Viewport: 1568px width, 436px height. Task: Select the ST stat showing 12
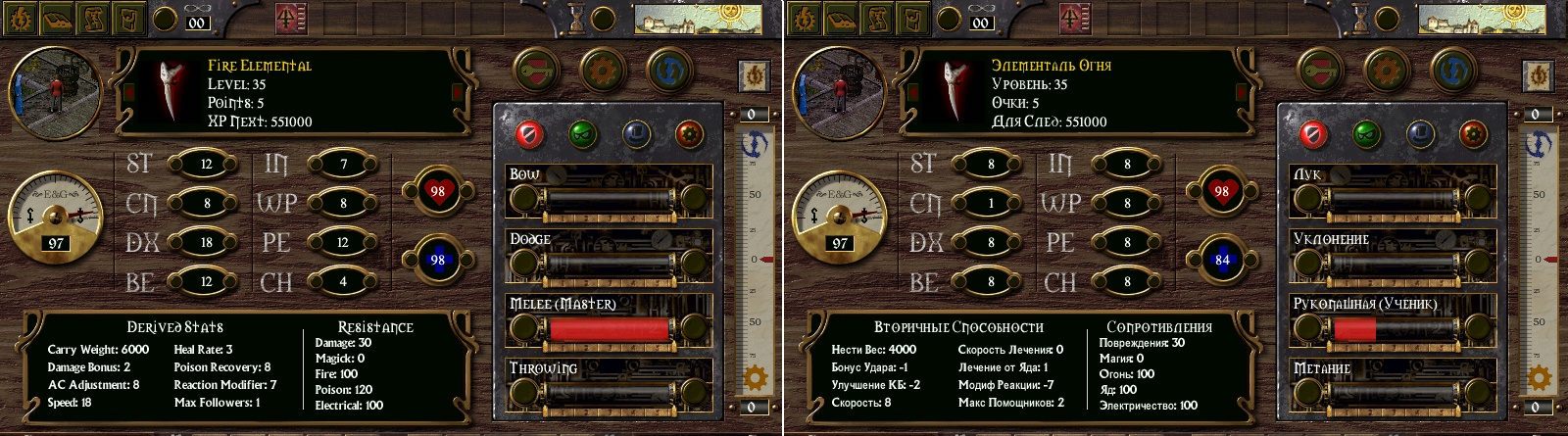(206, 164)
